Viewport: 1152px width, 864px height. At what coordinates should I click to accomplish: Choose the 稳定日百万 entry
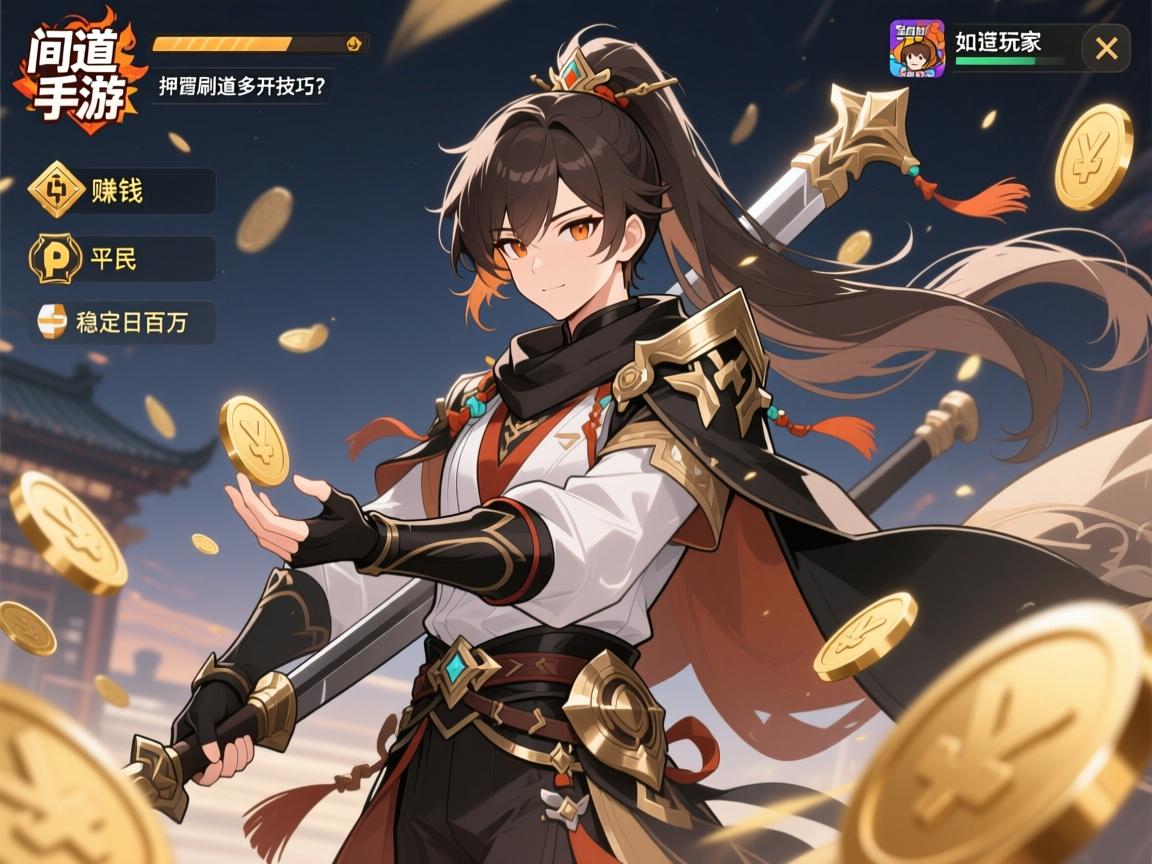point(124,322)
